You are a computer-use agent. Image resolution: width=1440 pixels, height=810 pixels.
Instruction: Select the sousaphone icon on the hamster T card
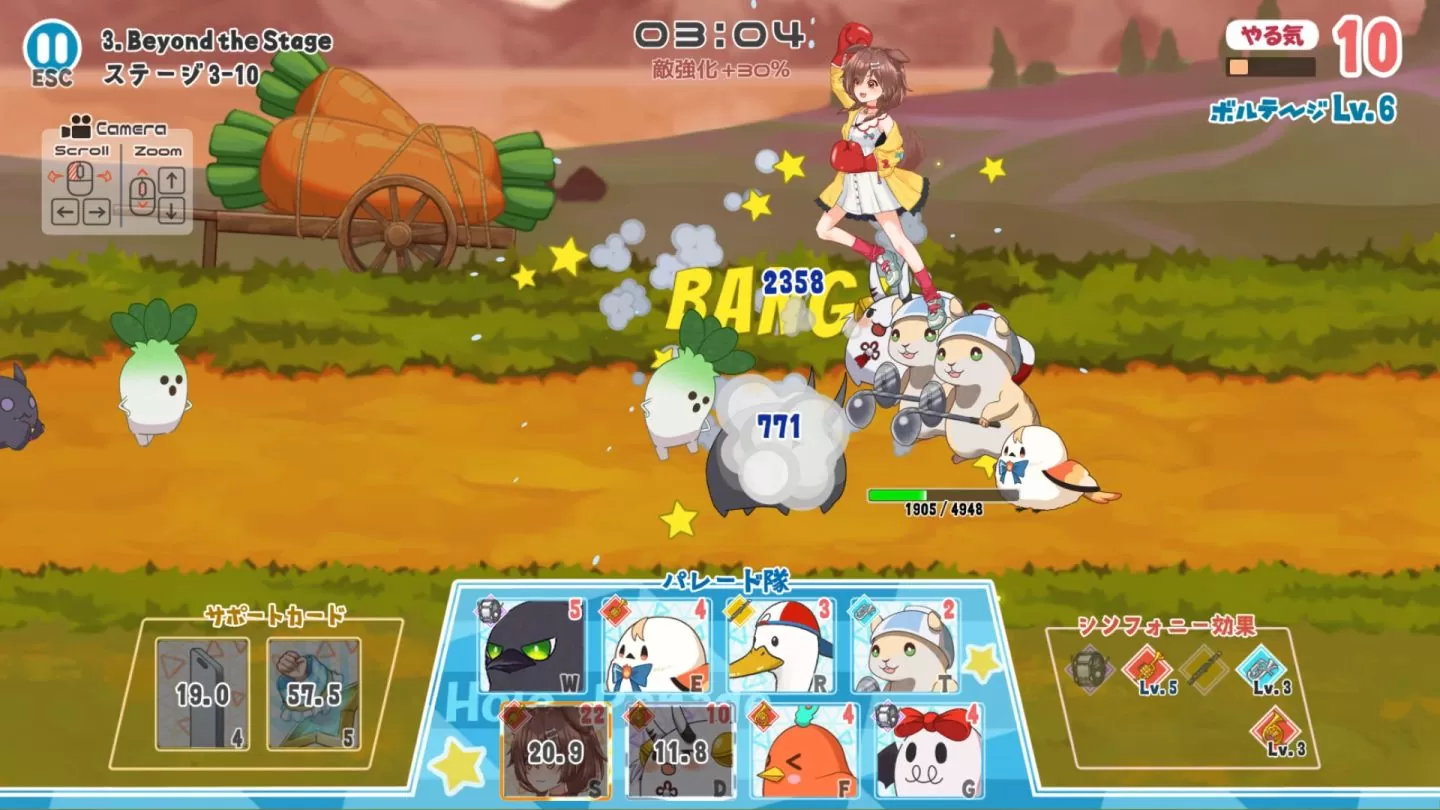861,610
